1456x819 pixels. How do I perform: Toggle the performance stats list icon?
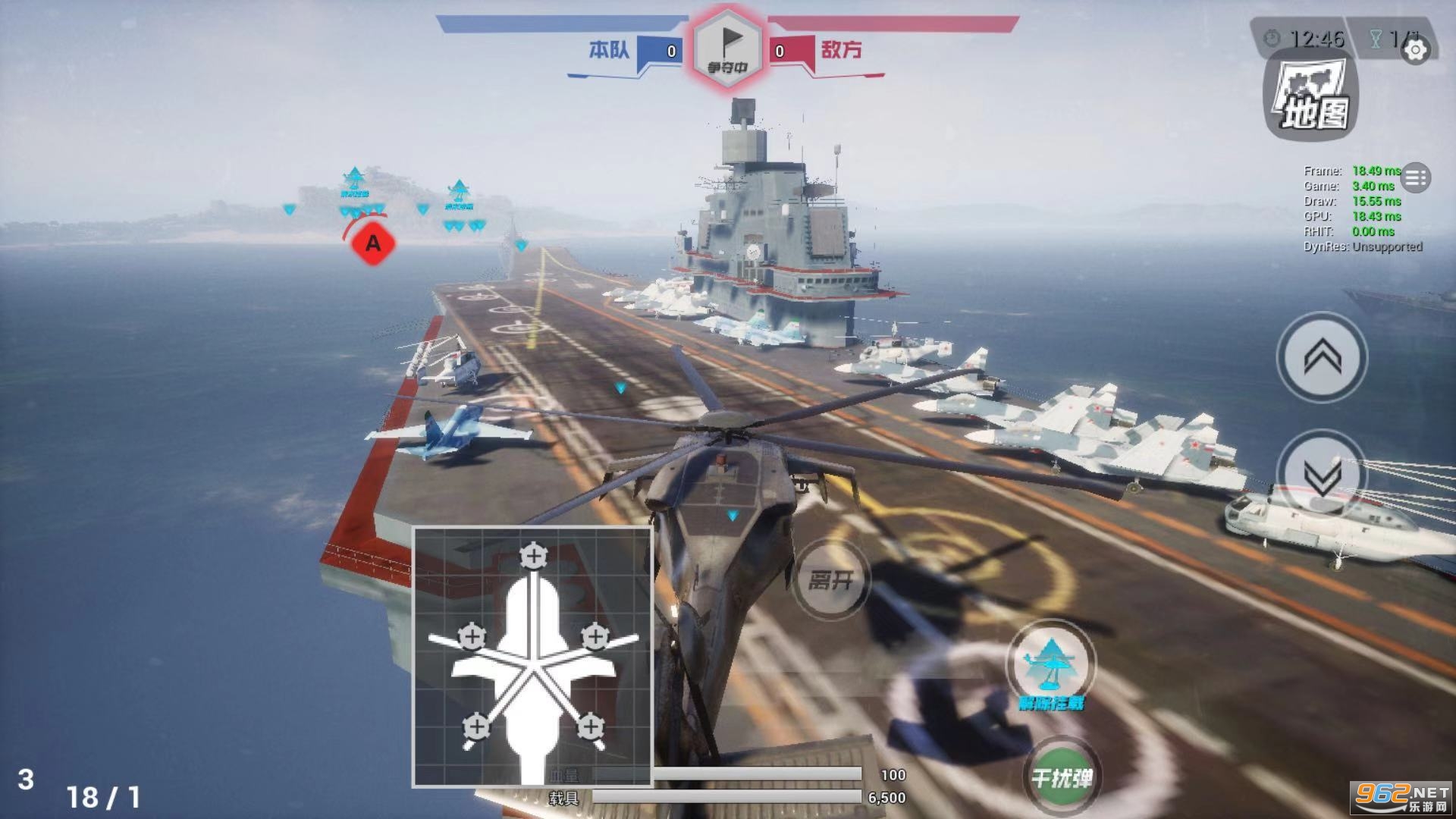(1415, 178)
